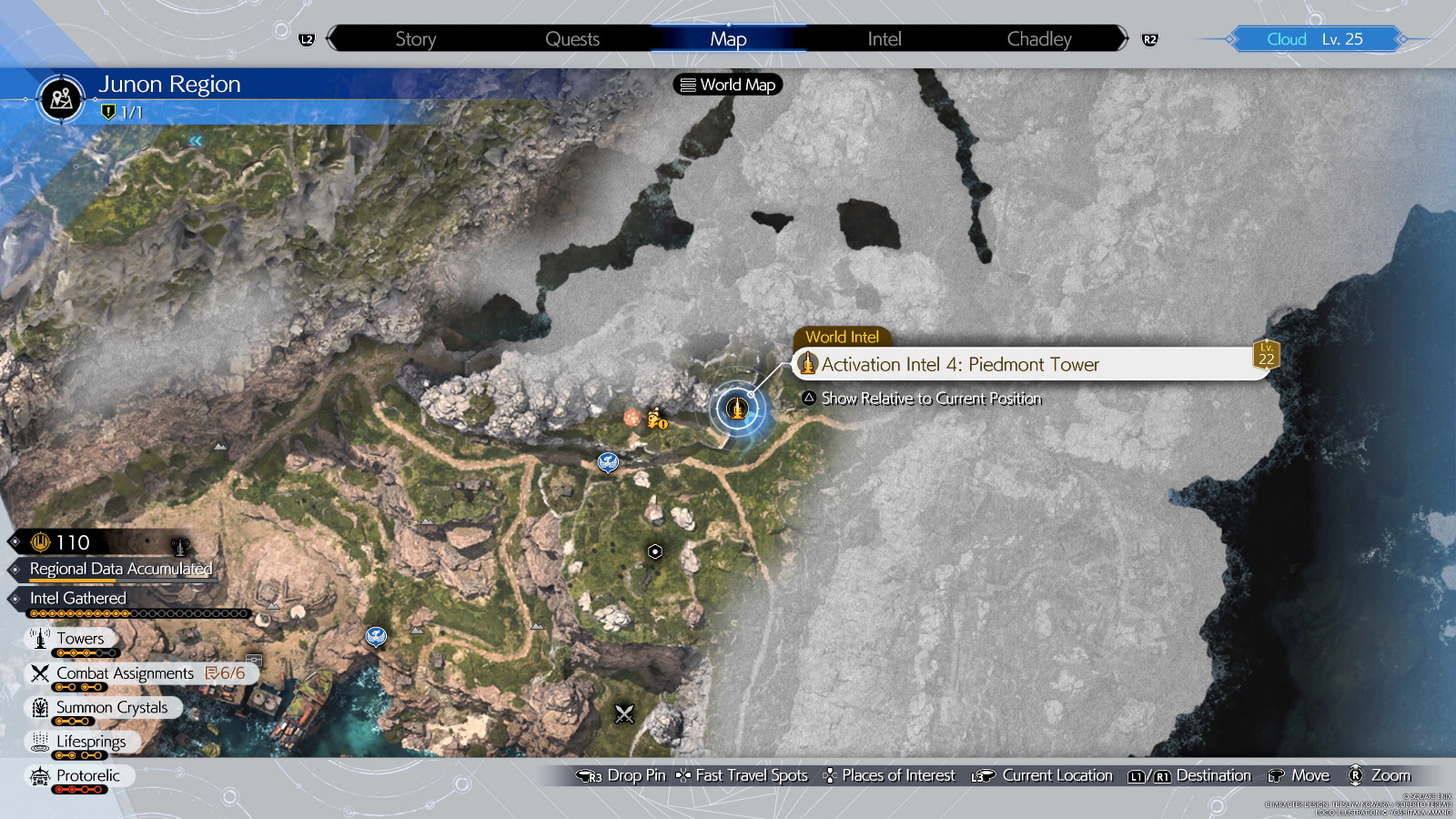1456x819 pixels.
Task: Select the Lifesprings legend entry
Action: tap(90, 742)
